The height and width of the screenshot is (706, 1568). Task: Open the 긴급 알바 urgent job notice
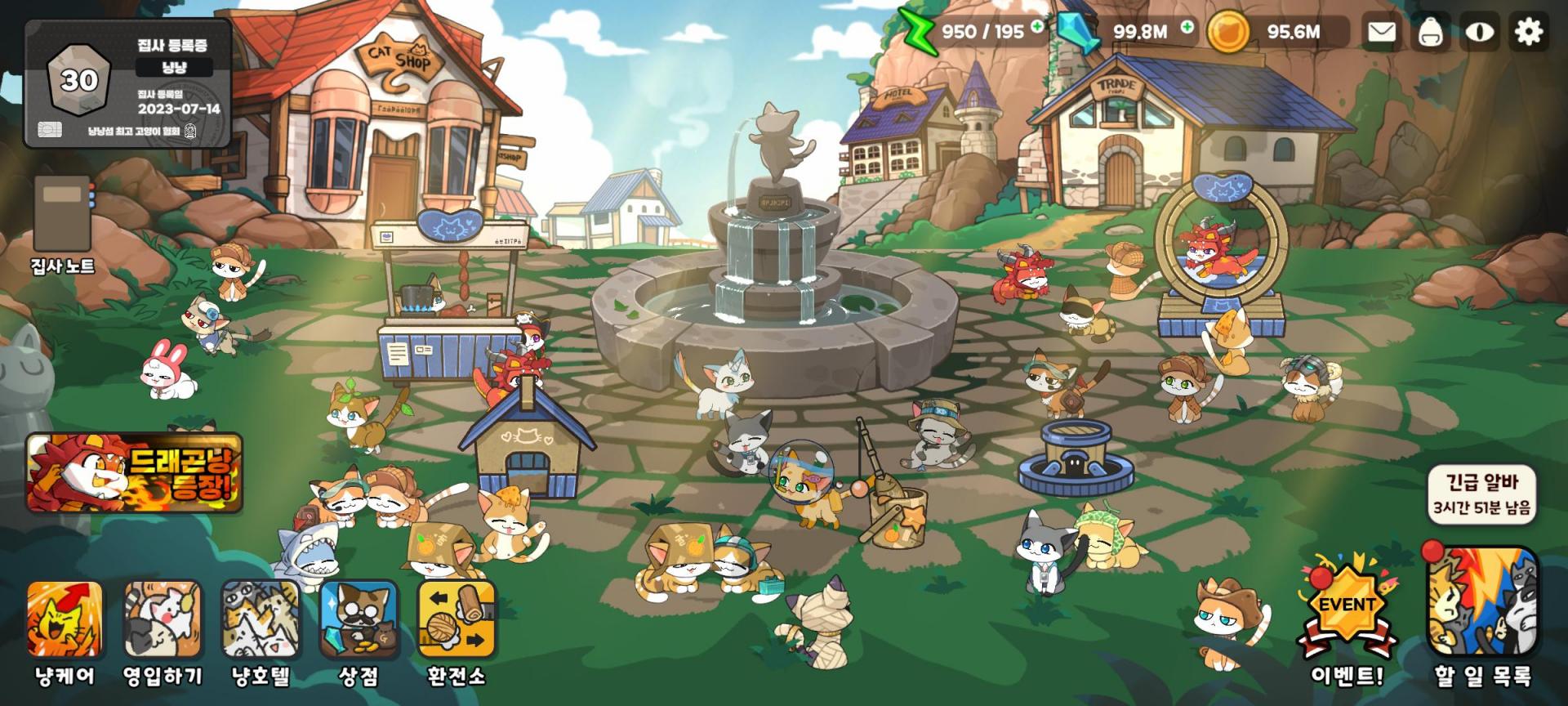coord(1482,494)
